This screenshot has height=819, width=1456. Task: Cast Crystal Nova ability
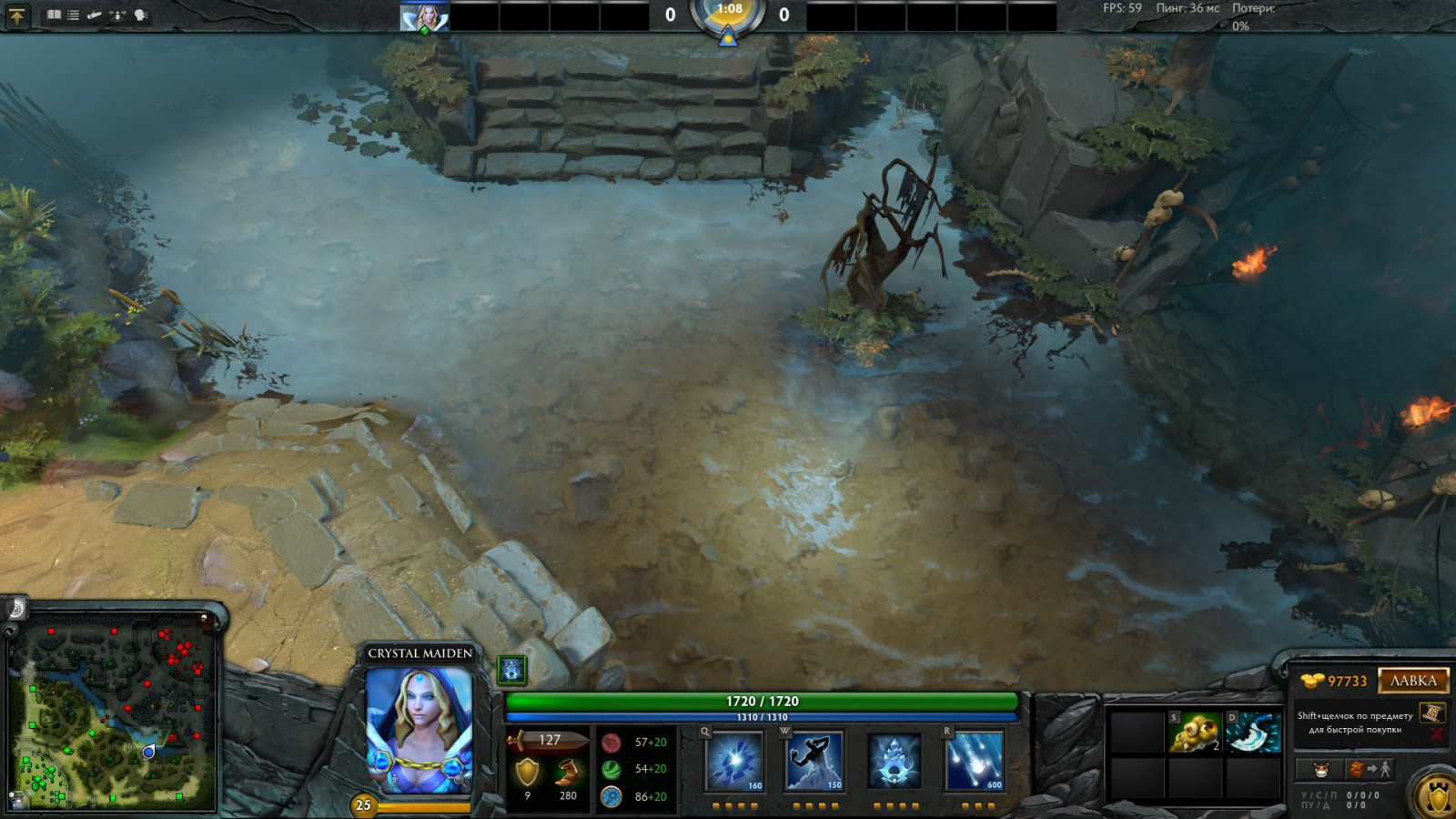point(734,761)
